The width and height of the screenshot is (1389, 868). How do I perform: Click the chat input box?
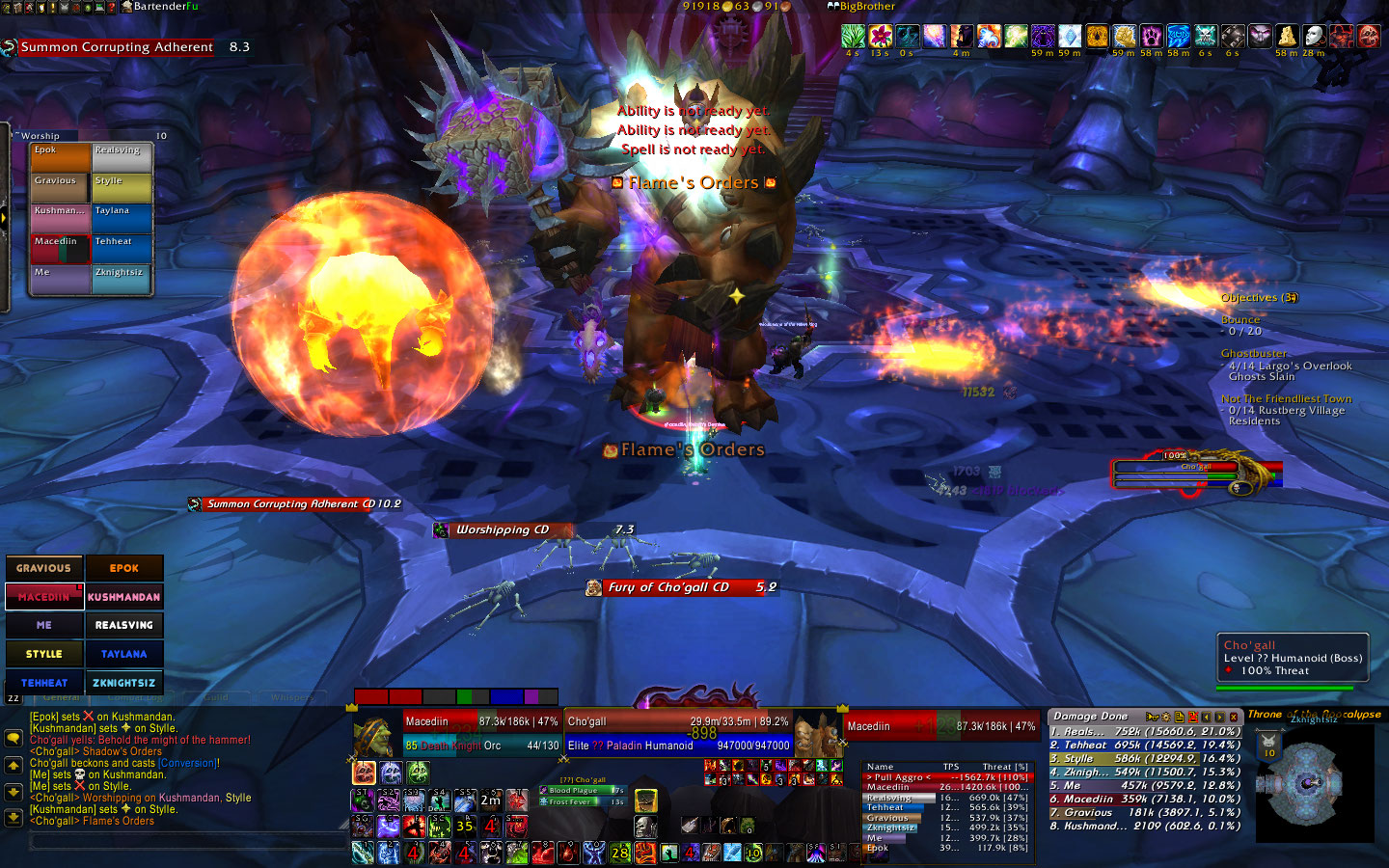pyautogui.click(x=188, y=842)
